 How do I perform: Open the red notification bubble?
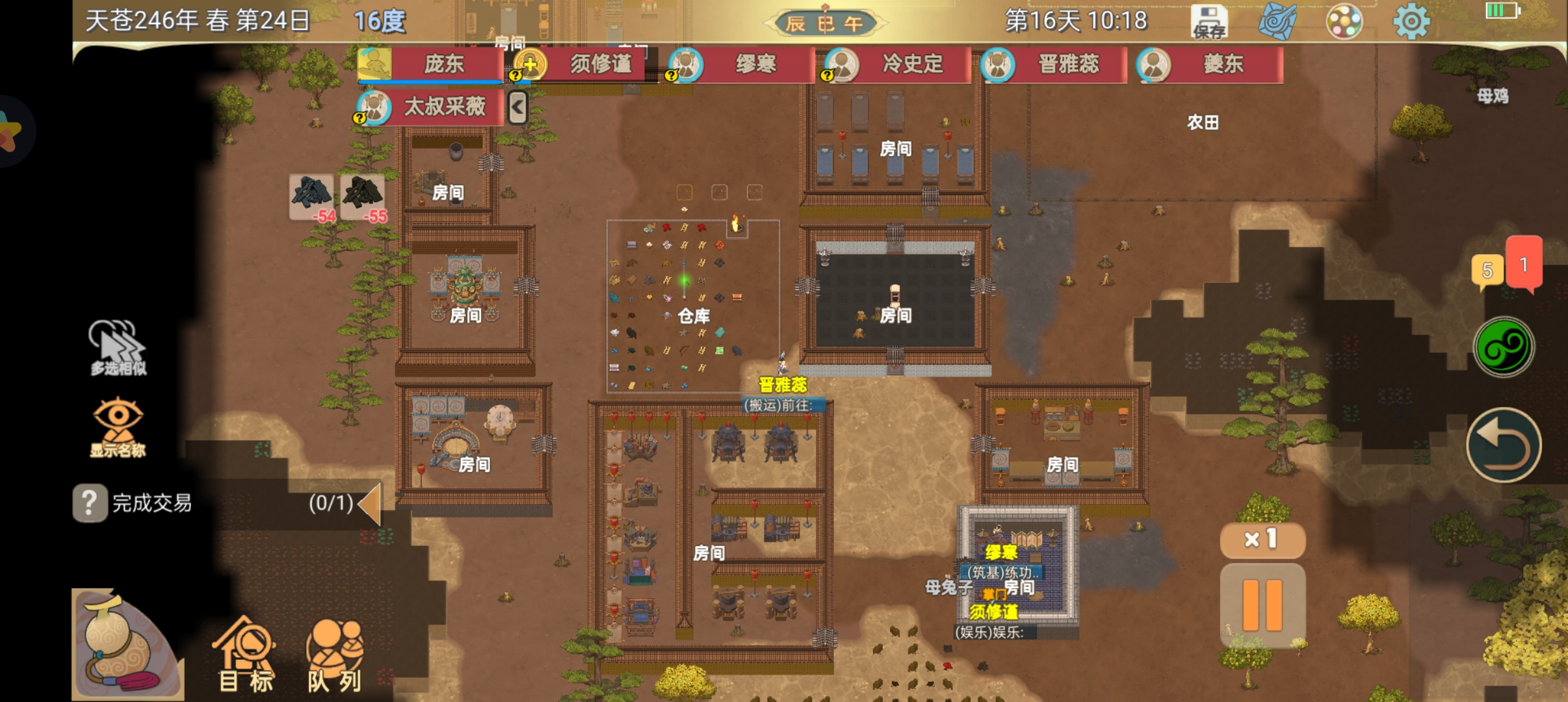1524,263
